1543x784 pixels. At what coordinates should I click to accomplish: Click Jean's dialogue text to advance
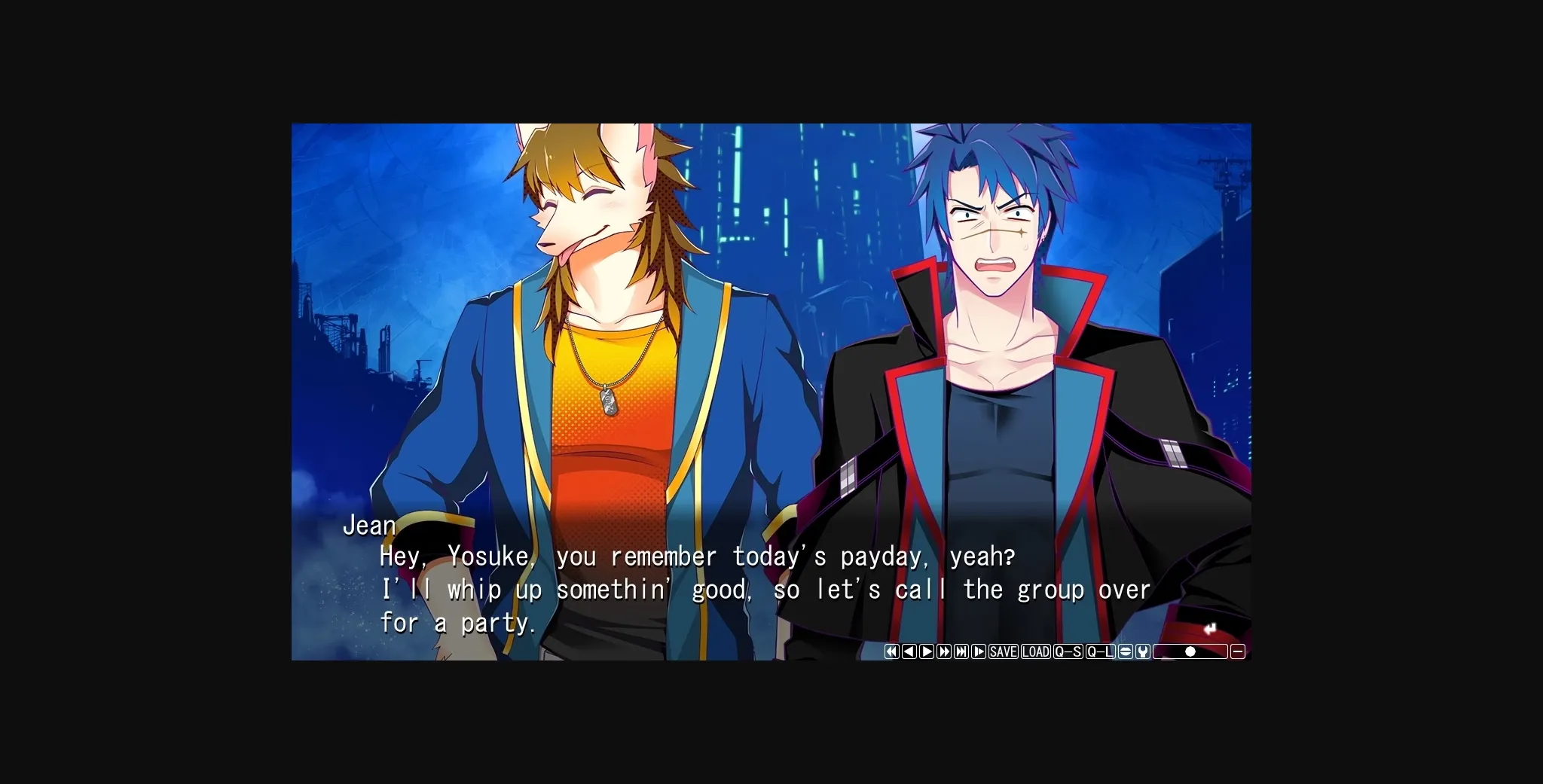coord(753,590)
